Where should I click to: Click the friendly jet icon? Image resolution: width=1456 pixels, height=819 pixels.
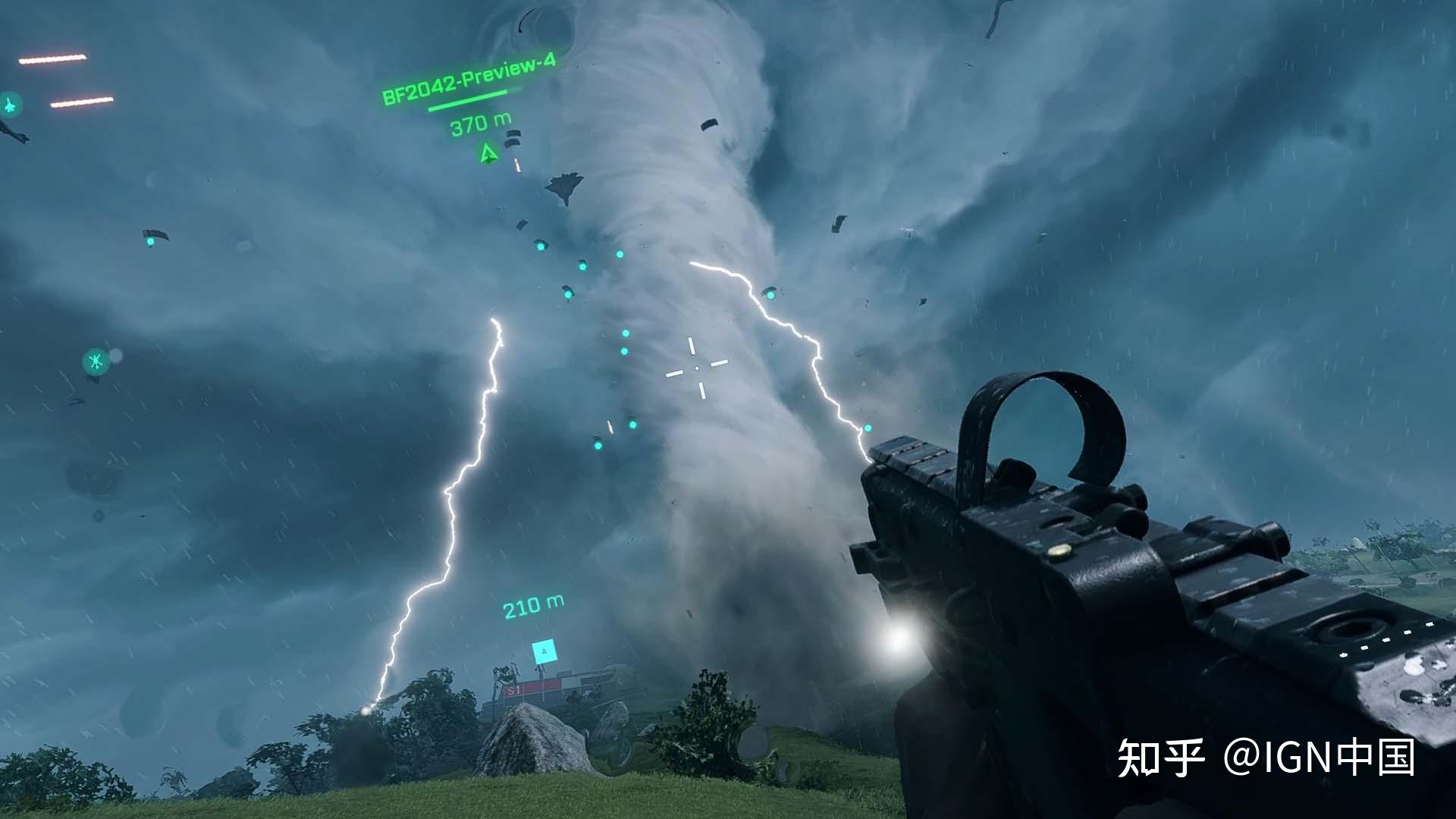[x=11, y=105]
